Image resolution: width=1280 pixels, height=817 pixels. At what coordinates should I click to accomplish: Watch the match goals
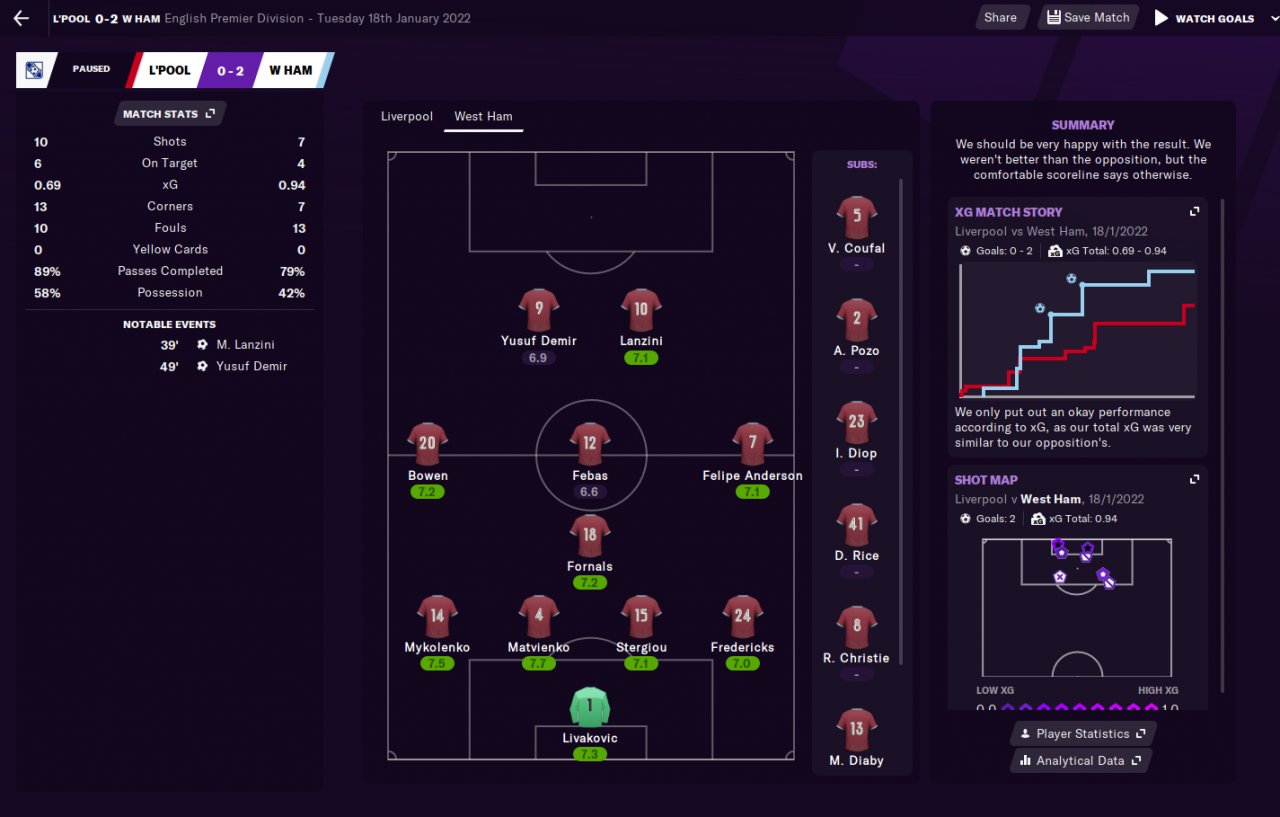tap(1204, 18)
